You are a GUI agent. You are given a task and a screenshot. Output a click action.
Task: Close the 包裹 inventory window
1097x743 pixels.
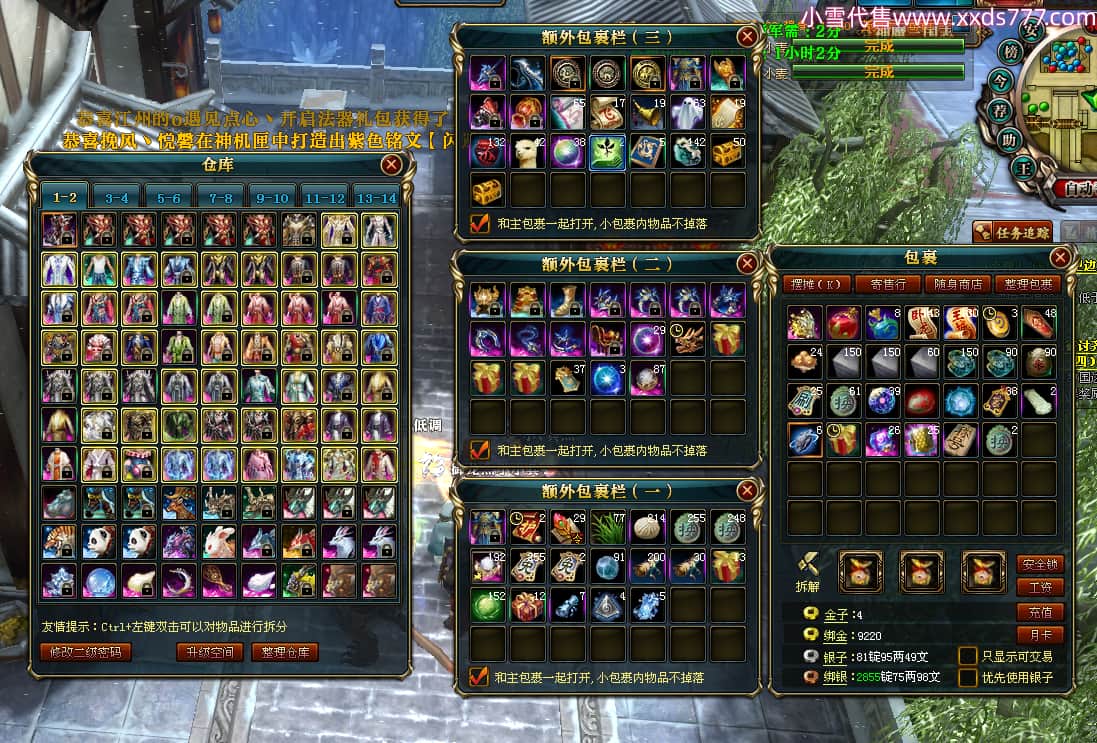point(1061,258)
